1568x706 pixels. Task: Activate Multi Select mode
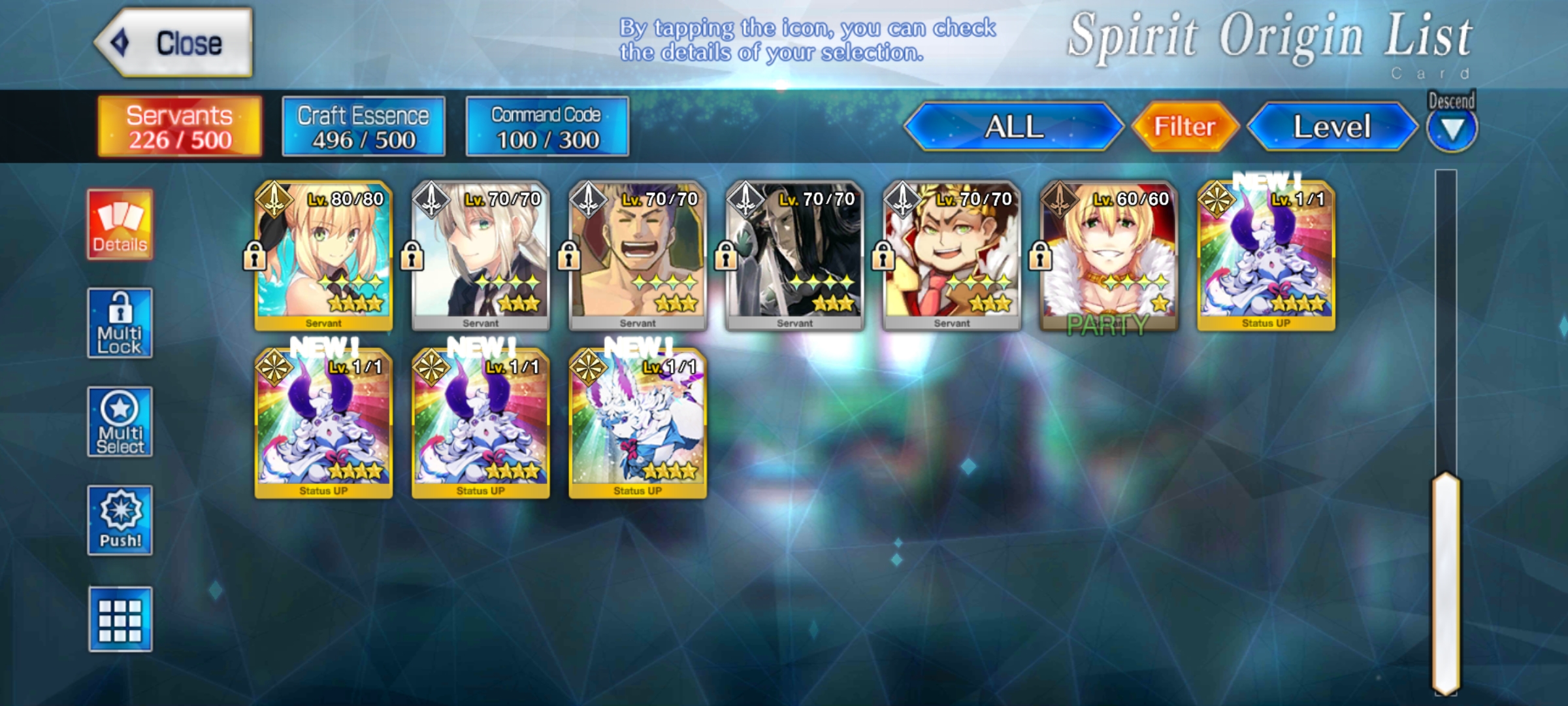pyautogui.click(x=120, y=422)
